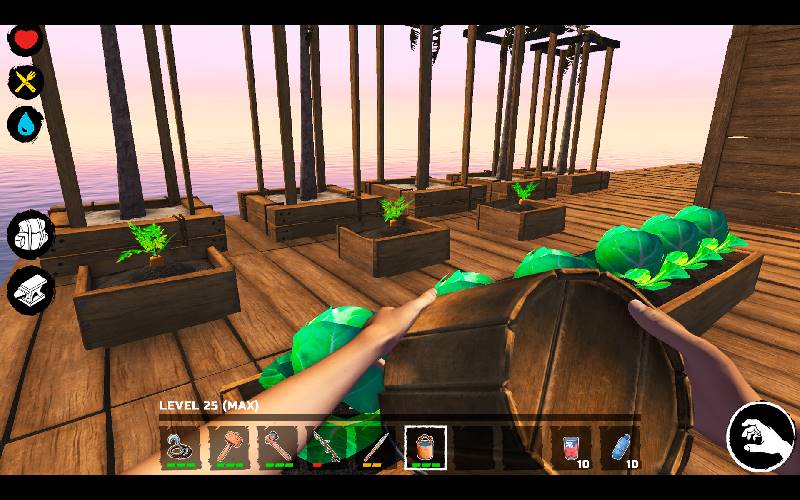Open the backpack inventory
The width and height of the screenshot is (800, 500).
point(28,235)
